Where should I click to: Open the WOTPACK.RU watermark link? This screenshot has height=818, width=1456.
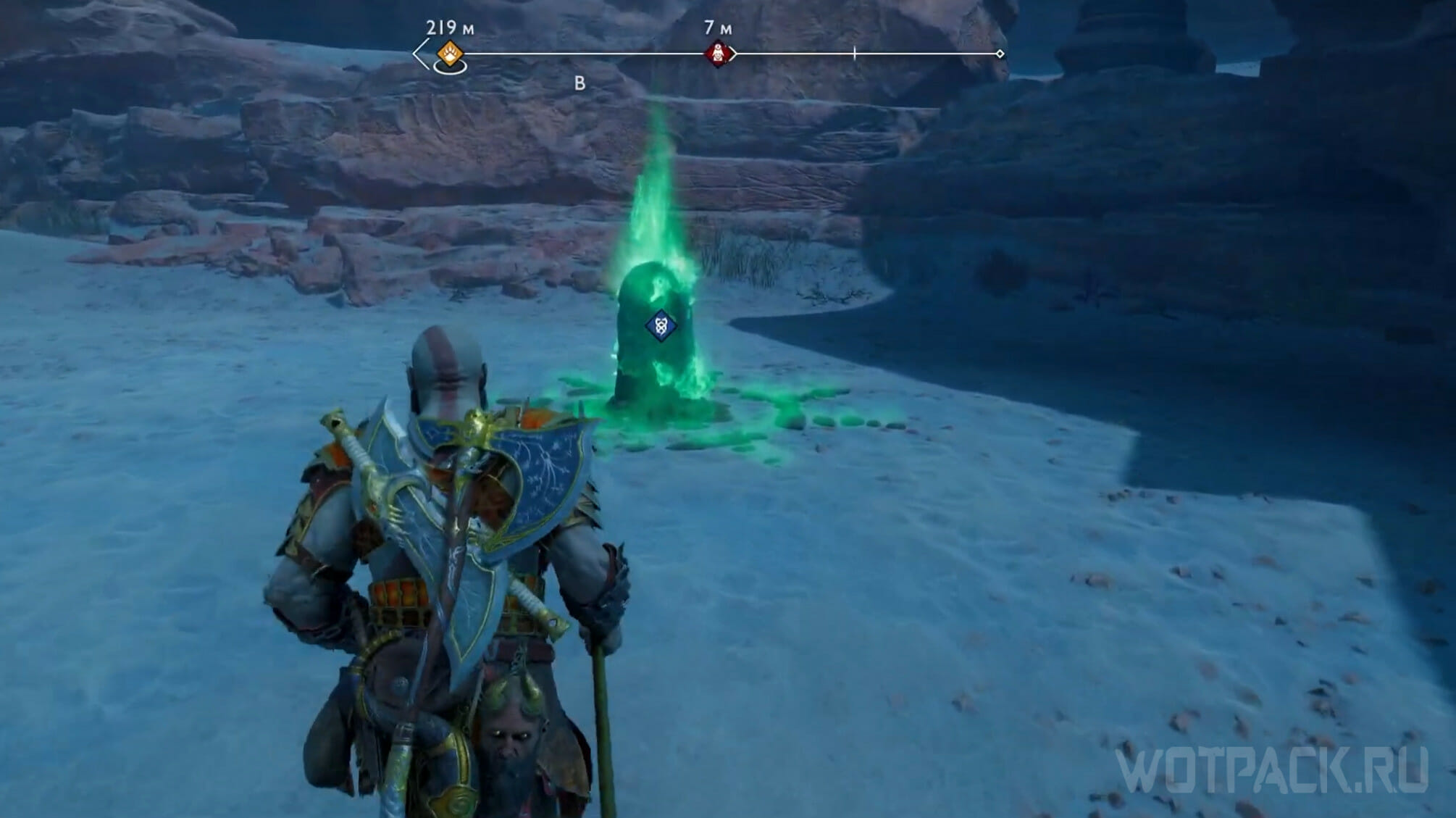tap(1271, 770)
